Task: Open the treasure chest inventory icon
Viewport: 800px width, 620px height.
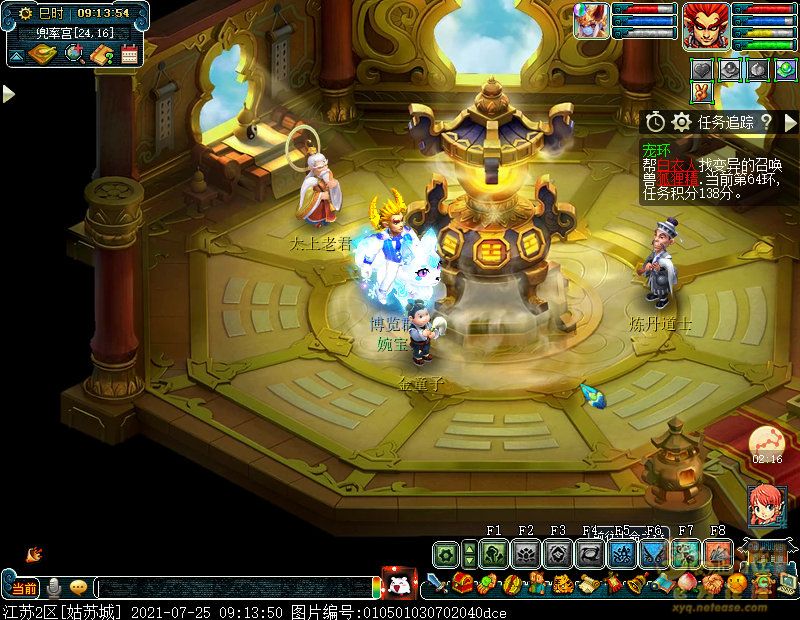Action: coord(461,583)
